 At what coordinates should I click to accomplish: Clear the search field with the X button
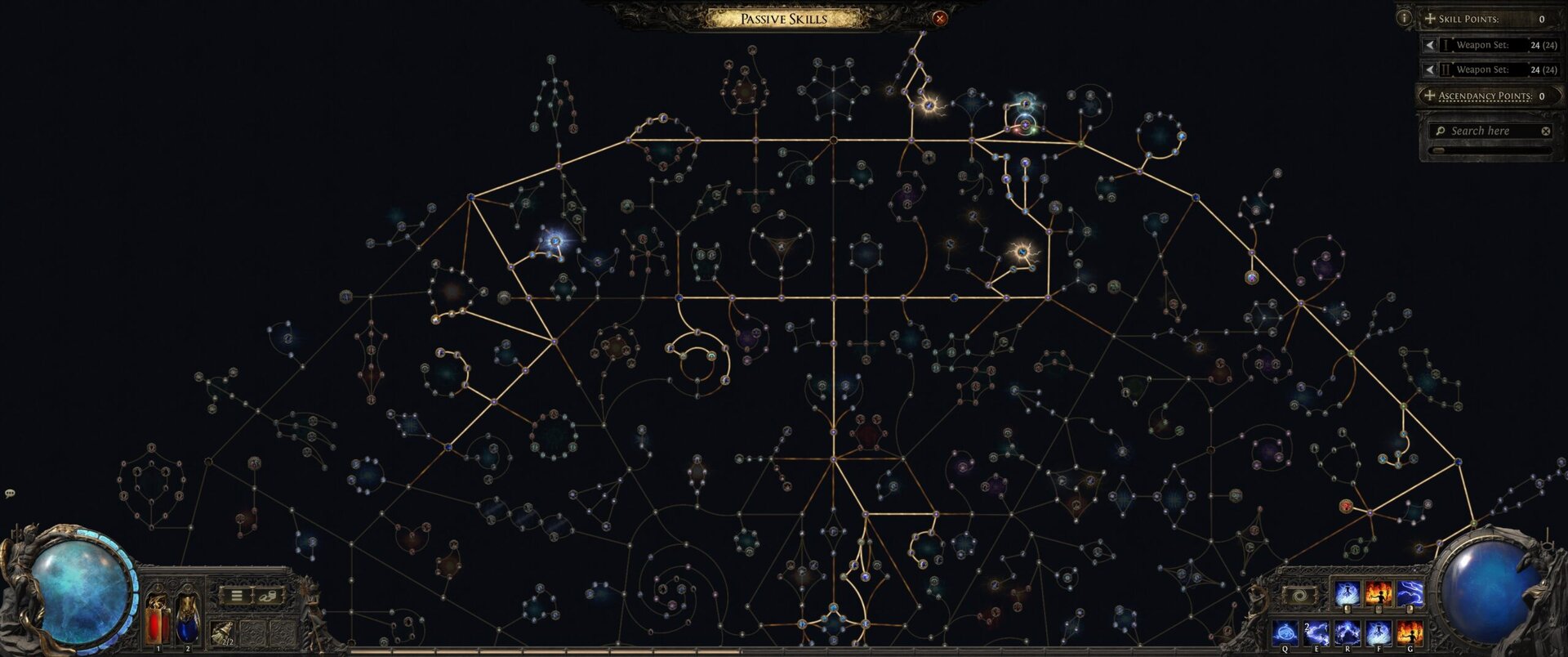tap(1546, 131)
